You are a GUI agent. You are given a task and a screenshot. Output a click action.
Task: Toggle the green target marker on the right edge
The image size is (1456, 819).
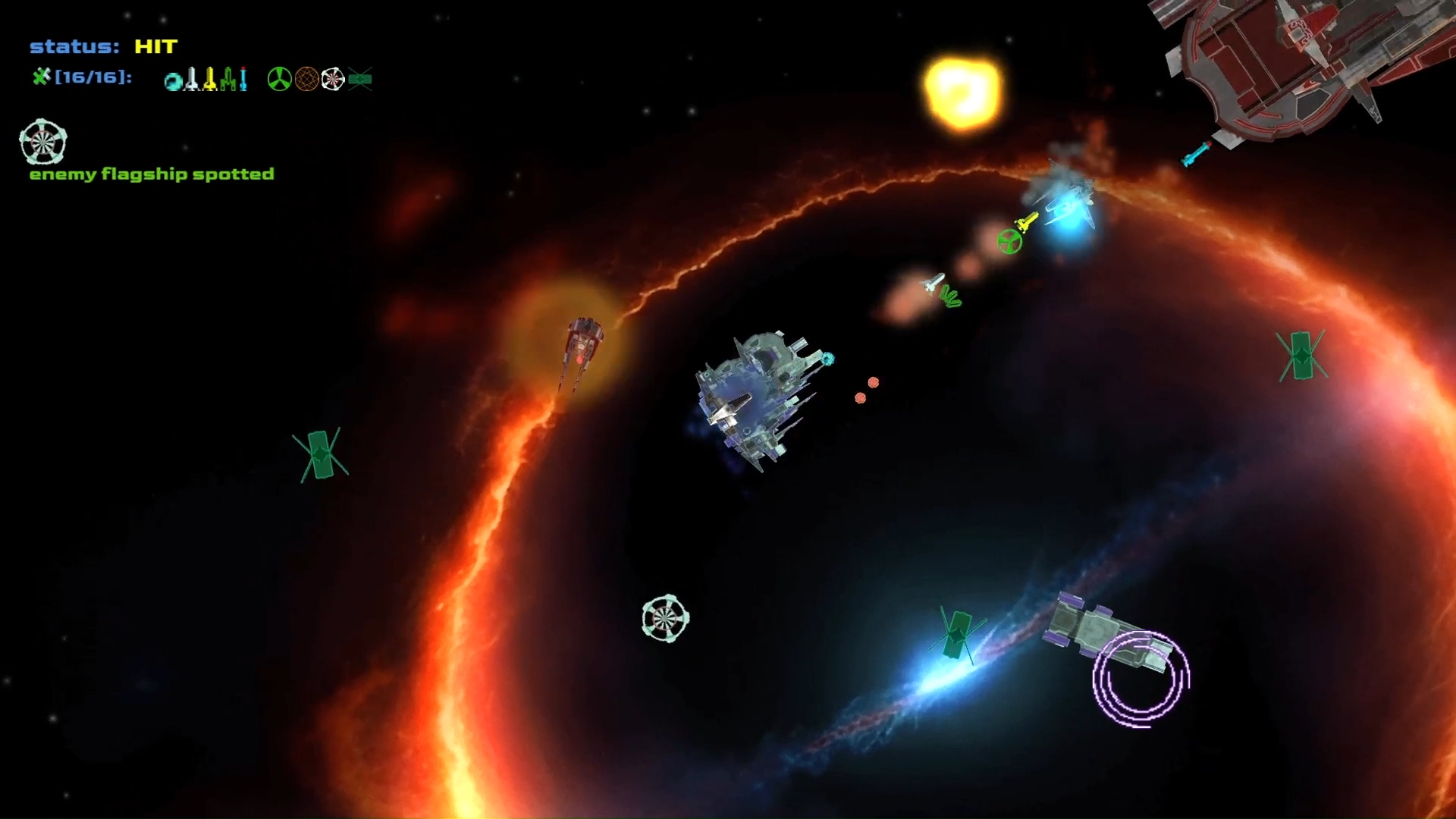[x=1304, y=355]
